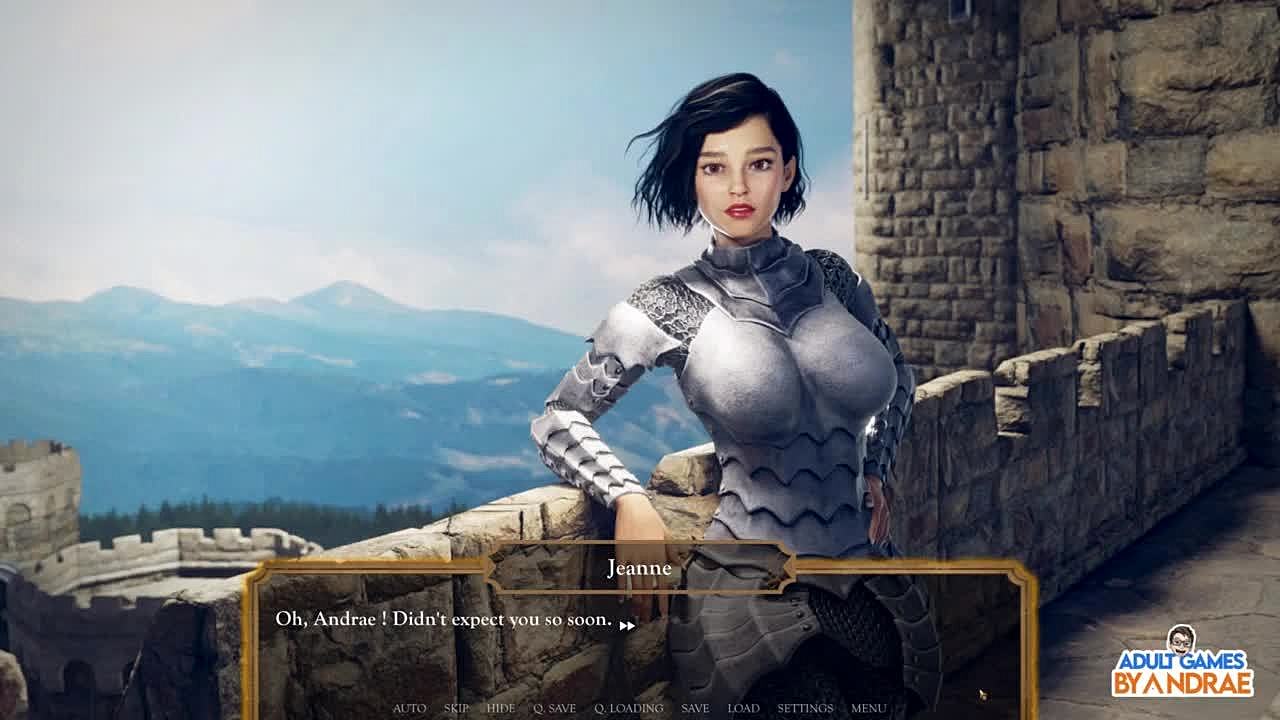1280x720 pixels.
Task: Open the SAVE screen
Action: click(x=695, y=708)
